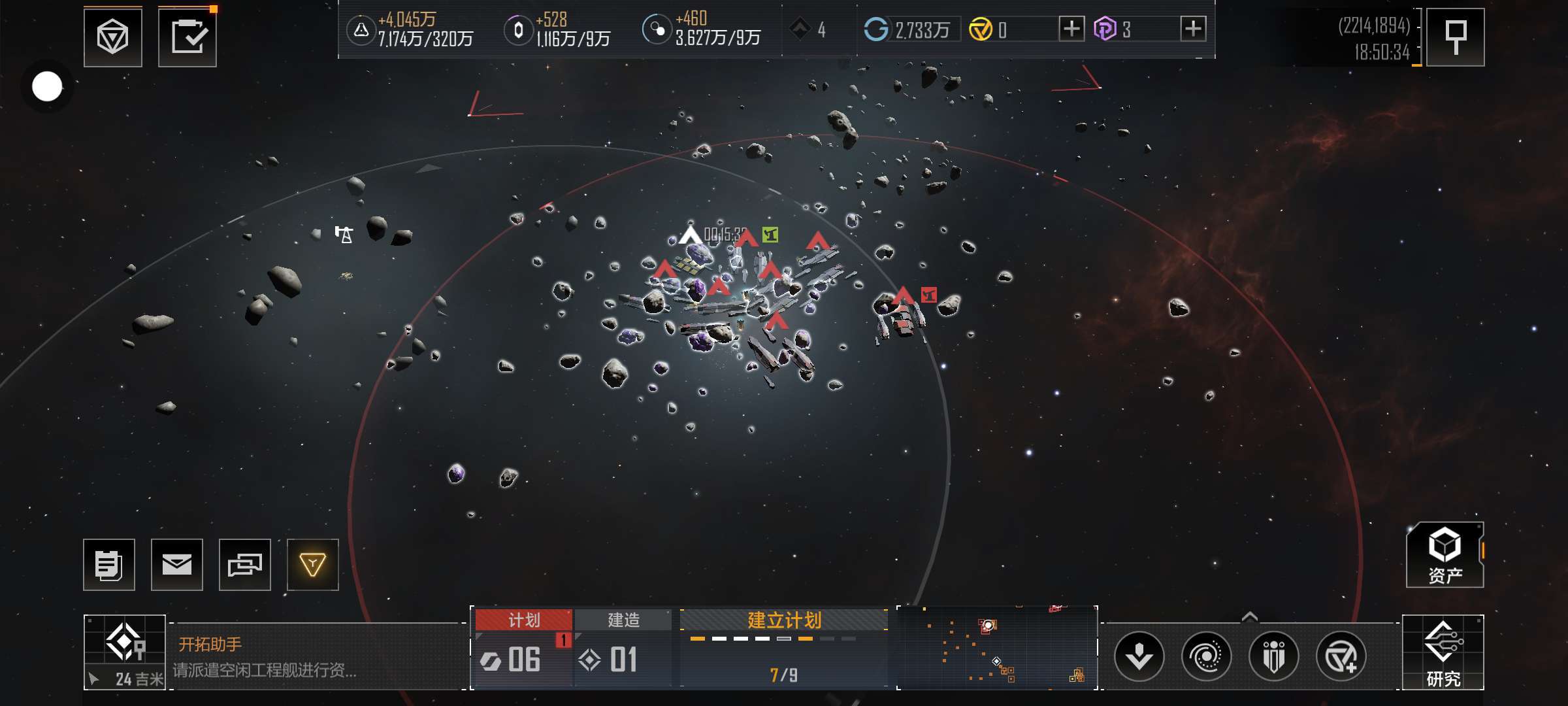
Task: Open the 研究 research menu
Action: point(1443,652)
